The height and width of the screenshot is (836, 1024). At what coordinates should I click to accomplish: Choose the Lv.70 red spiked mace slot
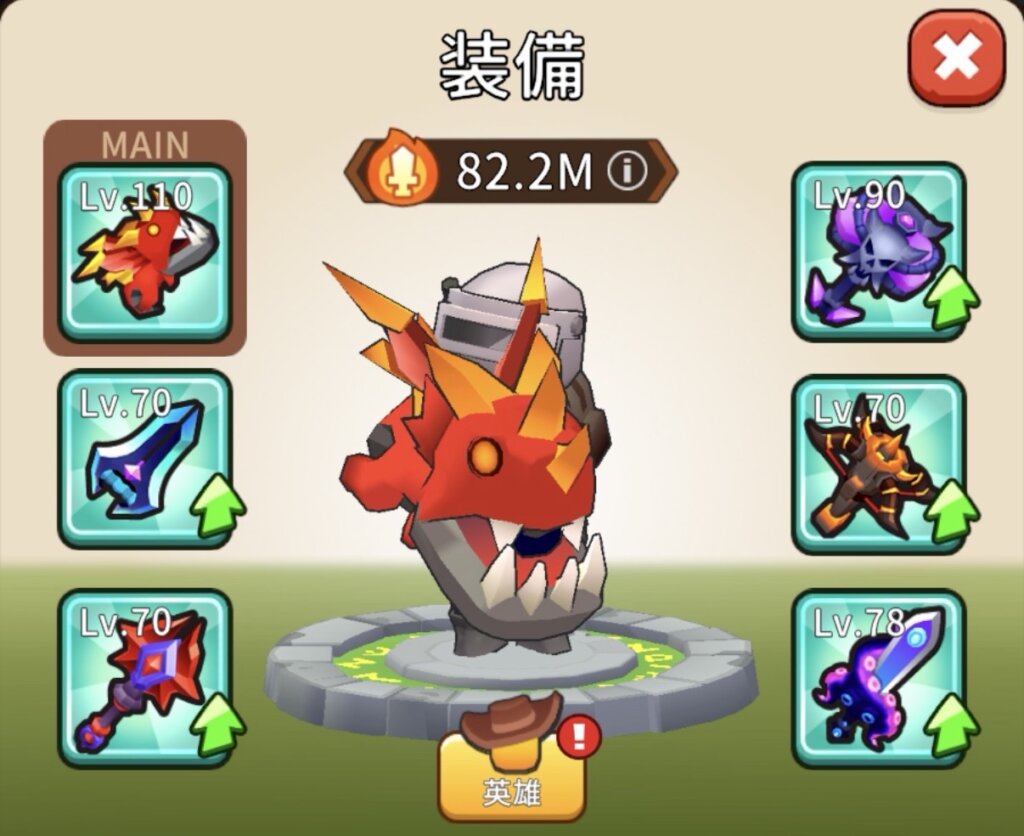(145, 678)
